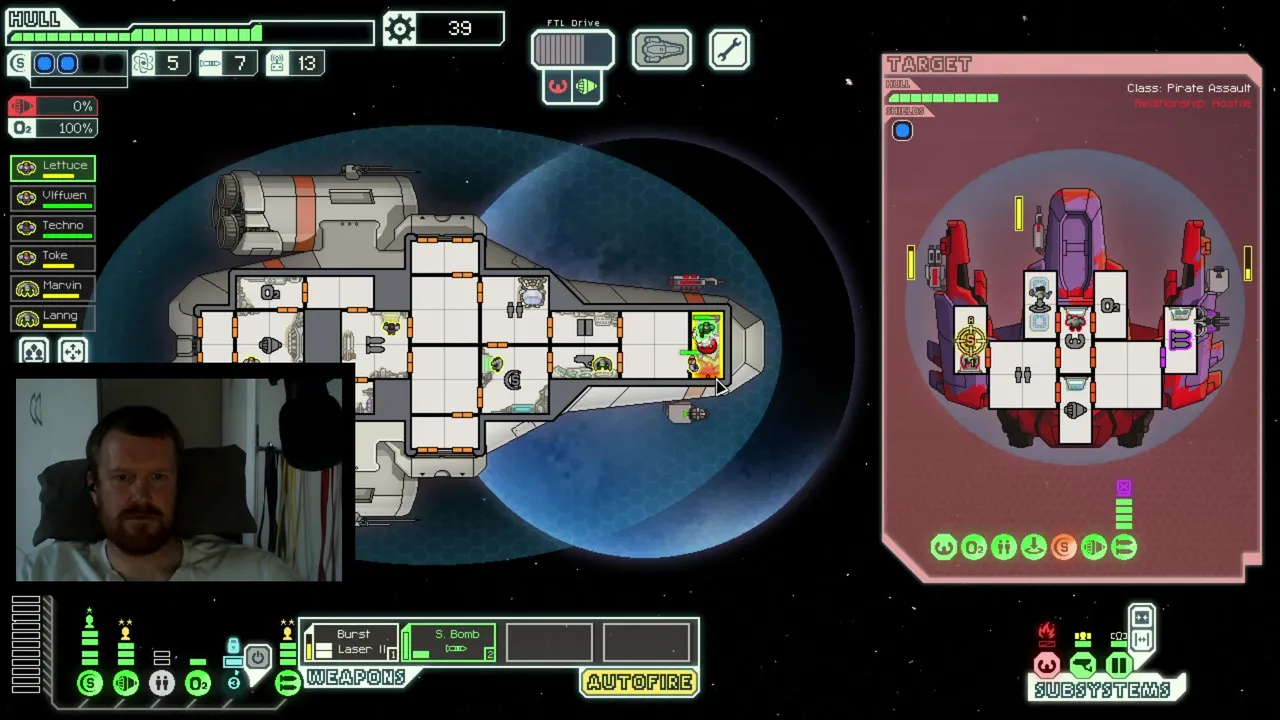1280x720 pixels.
Task: Select crew member Vilfwen
Action: (54, 197)
